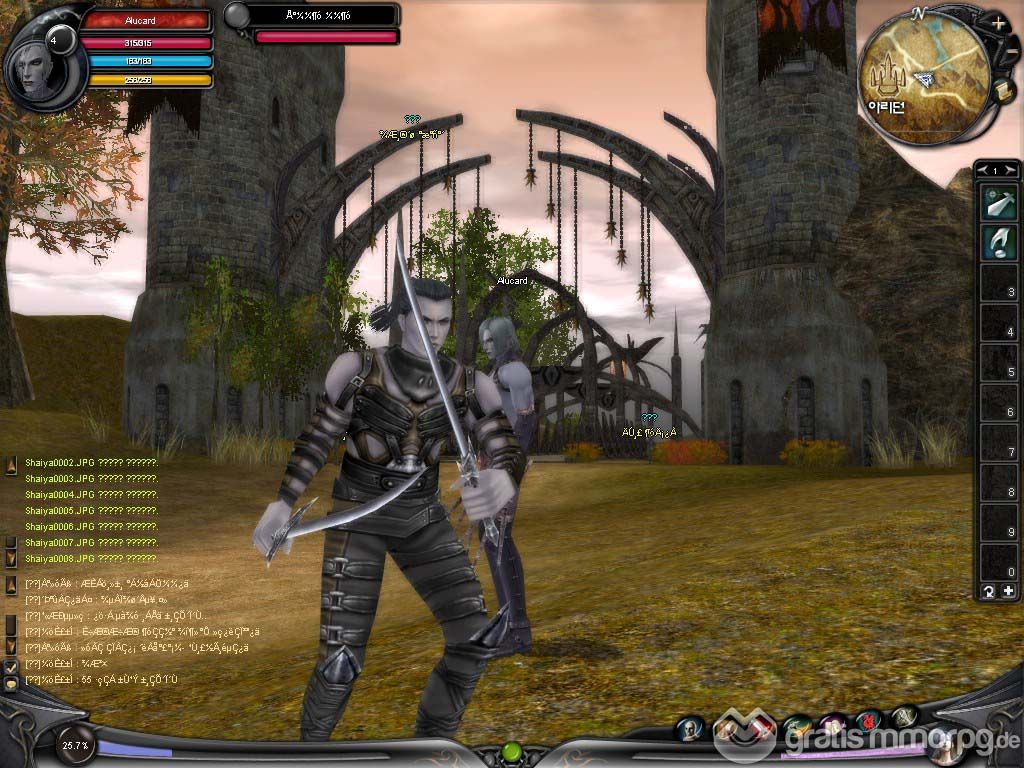Viewport: 1024px width, 768px height.
Task: Activate the sword attack skill slot
Action: click(997, 203)
